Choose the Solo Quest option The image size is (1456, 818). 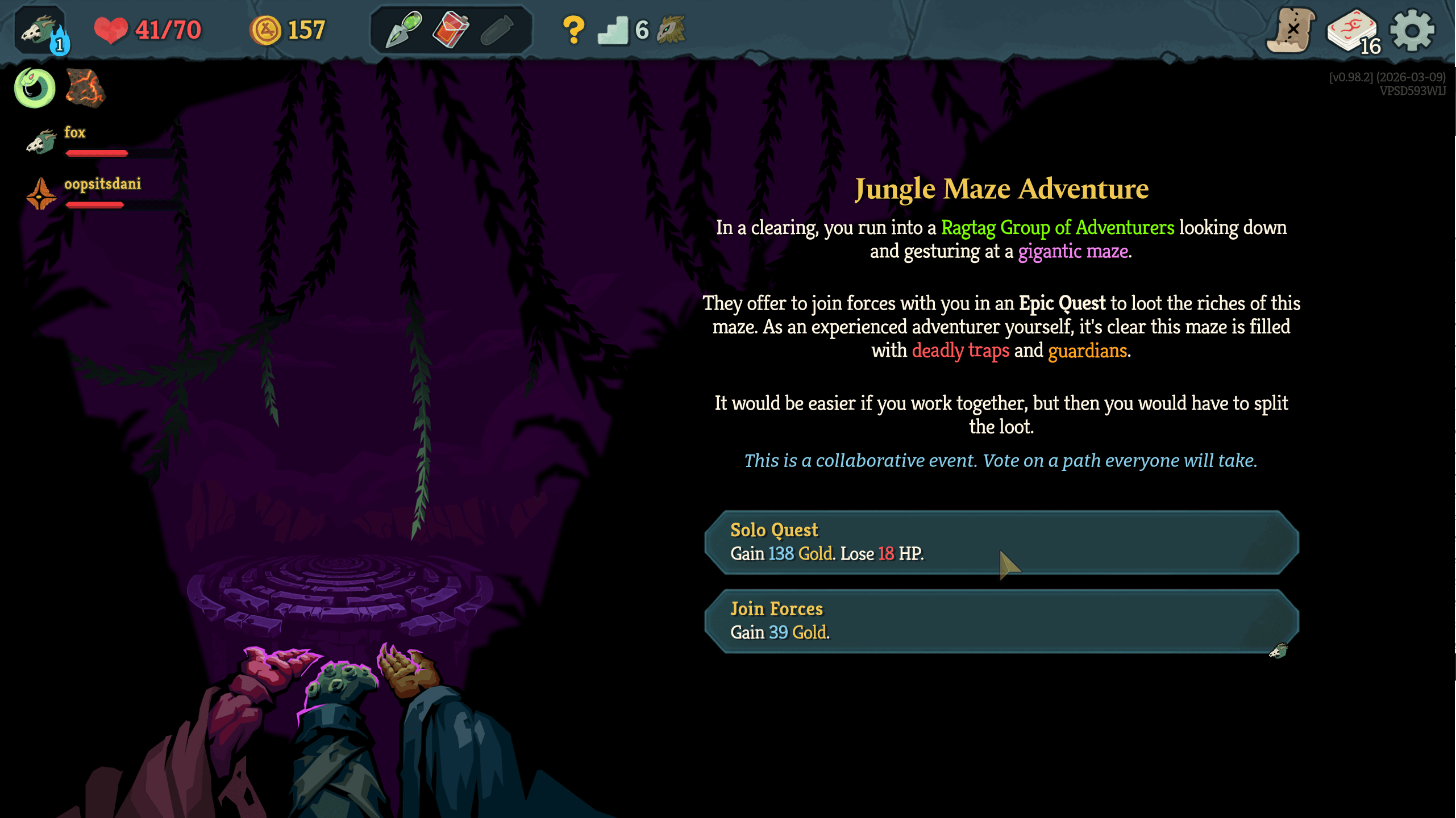1000,542
